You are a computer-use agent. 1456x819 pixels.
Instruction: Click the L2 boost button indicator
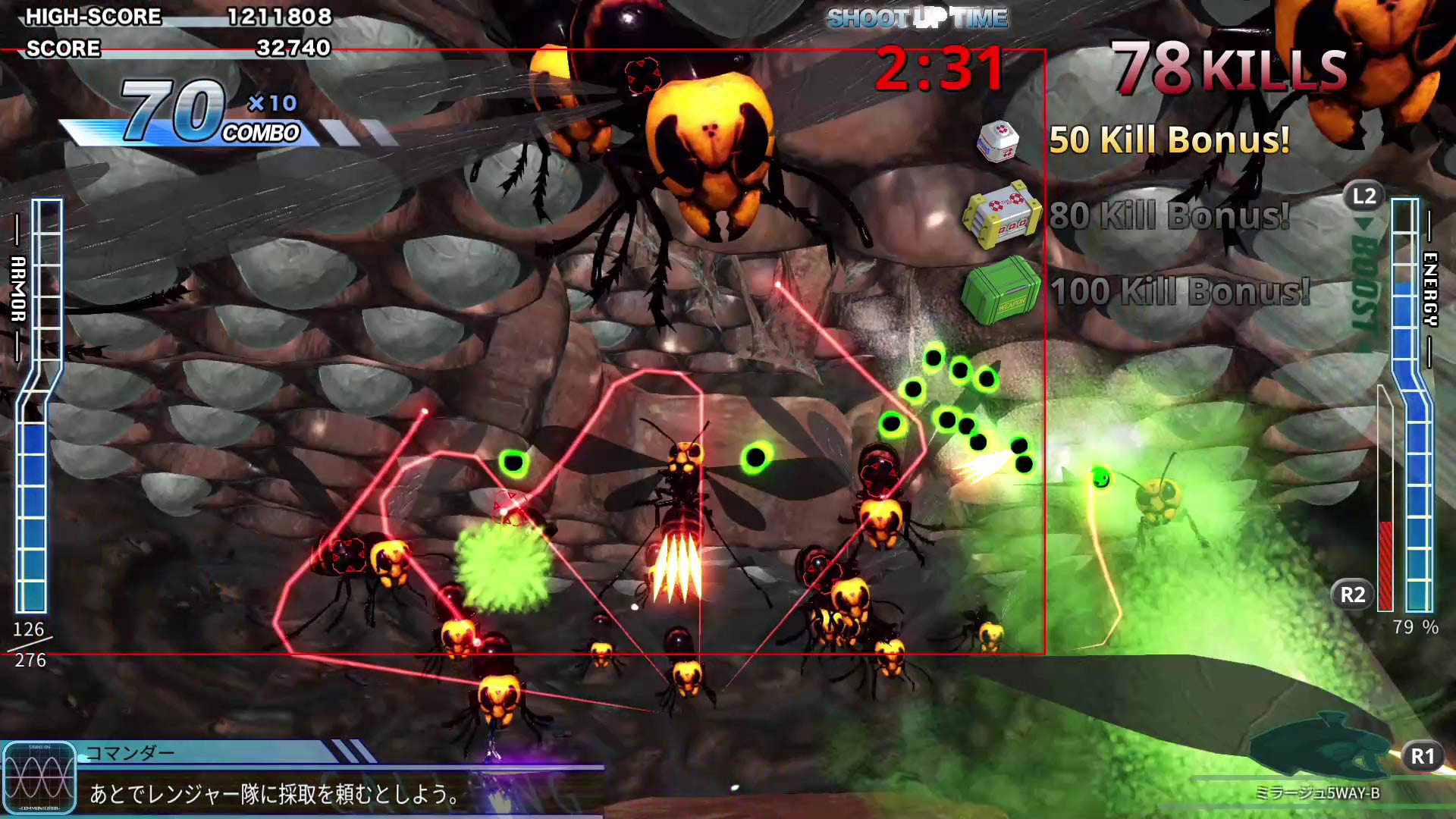1363,196
